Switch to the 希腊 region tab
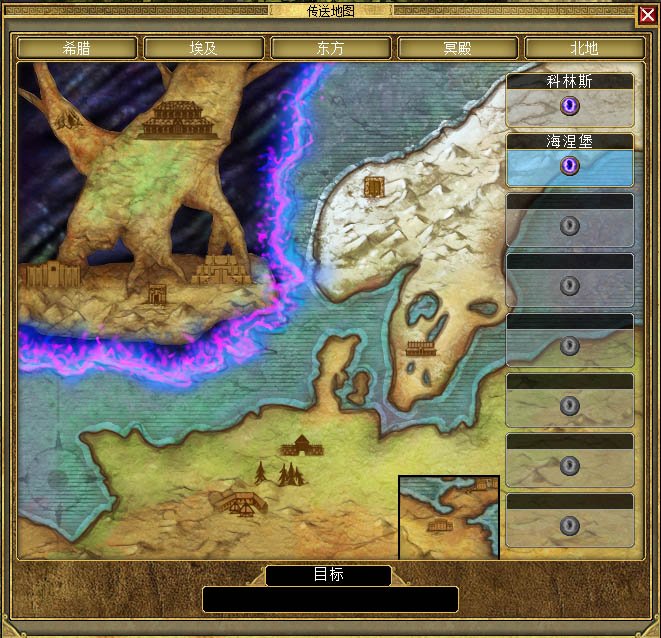The image size is (661, 638). (x=77, y=48)
